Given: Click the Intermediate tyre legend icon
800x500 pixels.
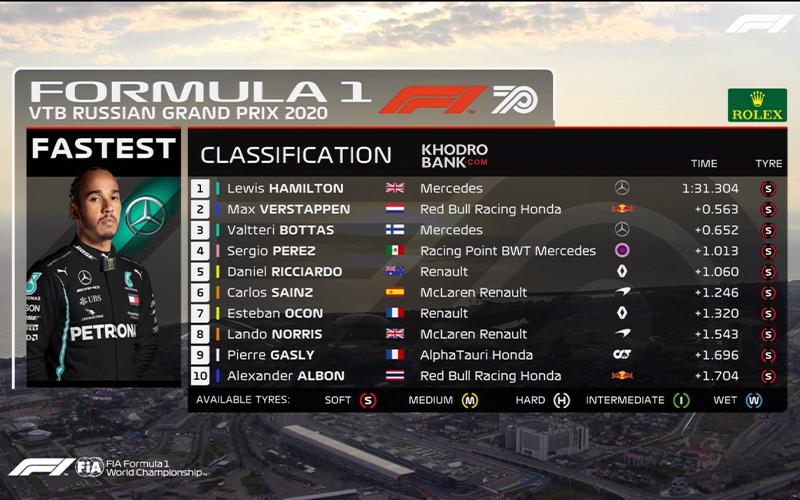Looking at the screenshot, I should point(681,401).
